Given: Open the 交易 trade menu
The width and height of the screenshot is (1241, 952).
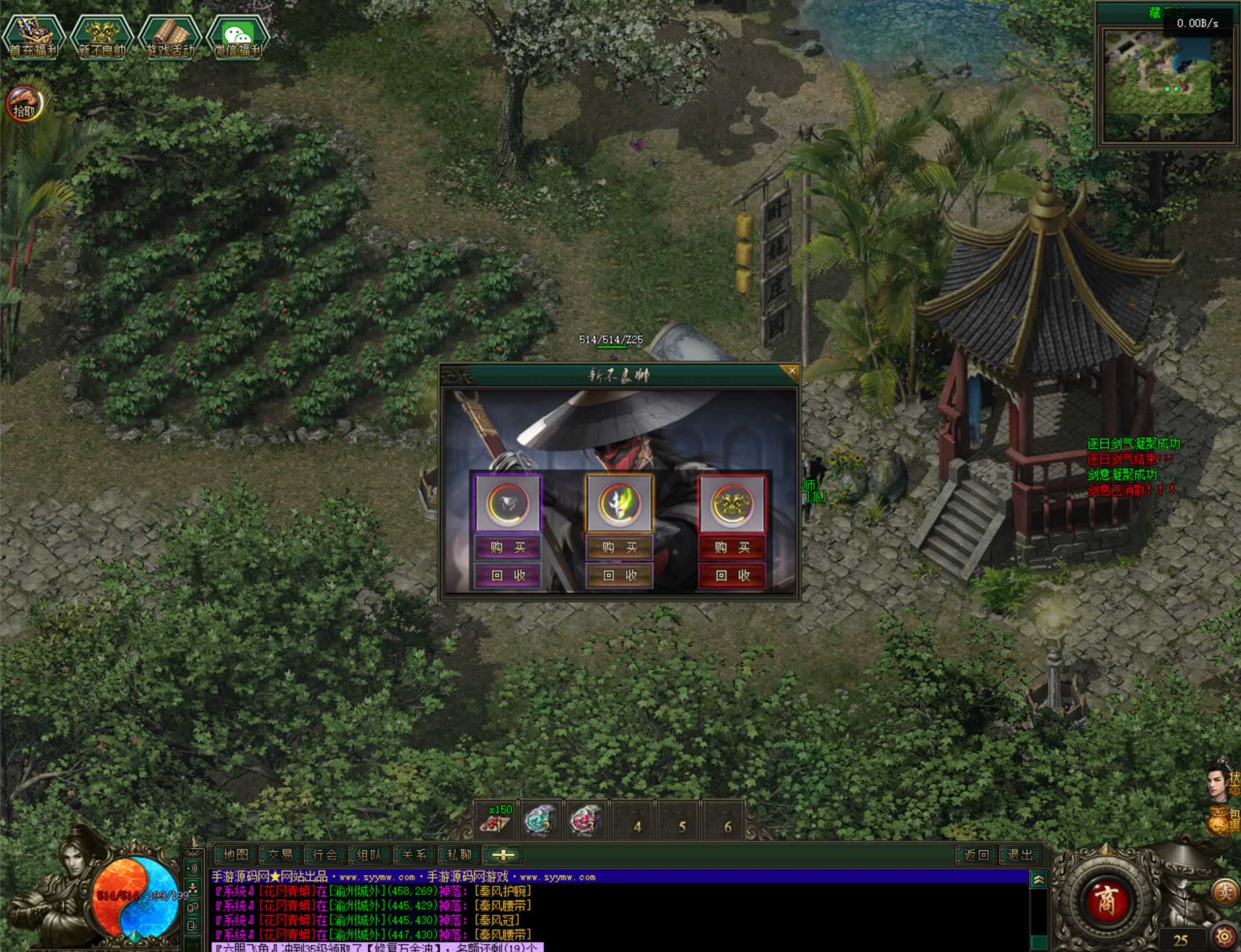Looking at the screenshot, I should click(x=280, y=855).
